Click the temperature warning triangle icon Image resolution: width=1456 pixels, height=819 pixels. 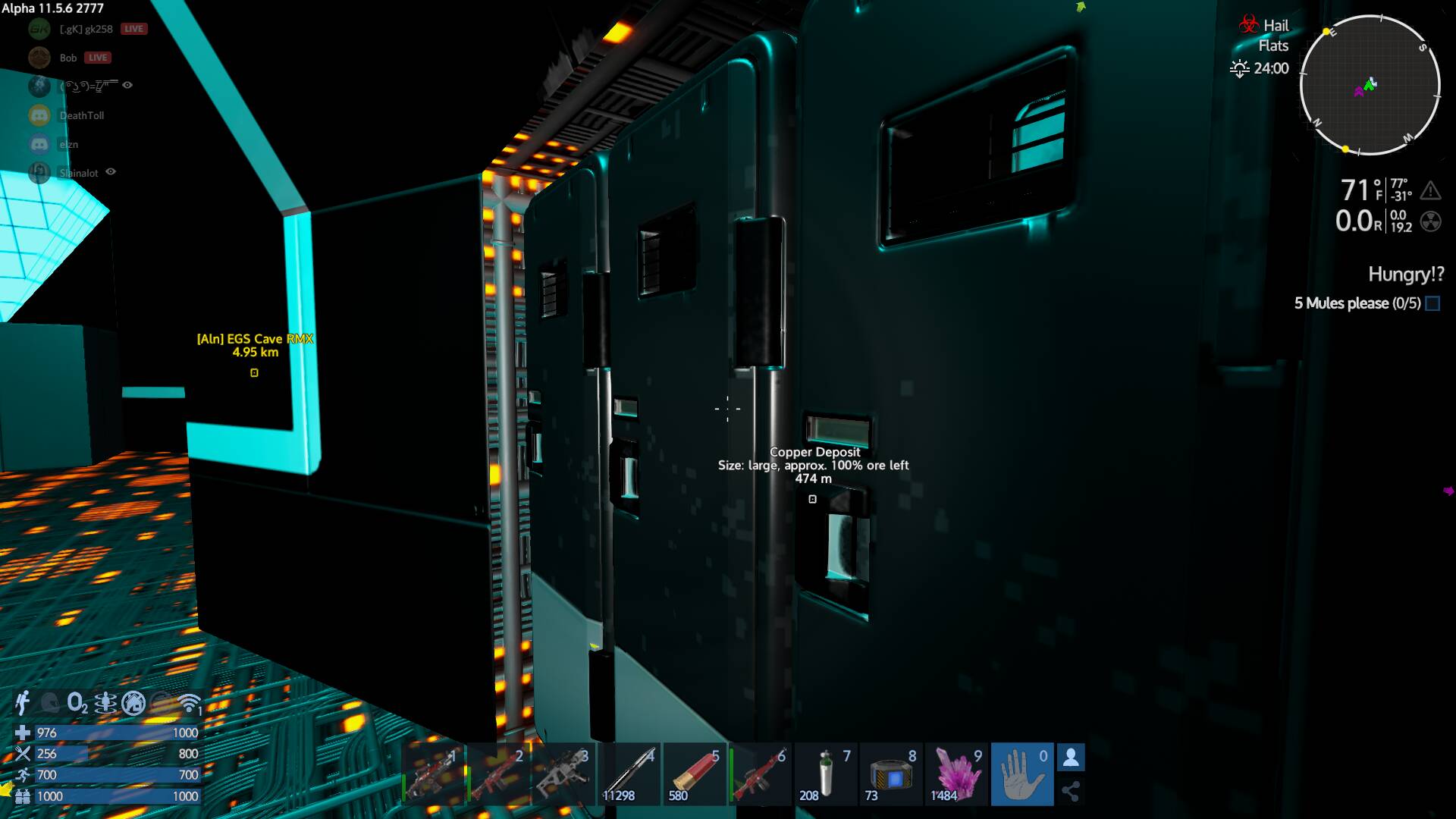(x=1430, y=190)
